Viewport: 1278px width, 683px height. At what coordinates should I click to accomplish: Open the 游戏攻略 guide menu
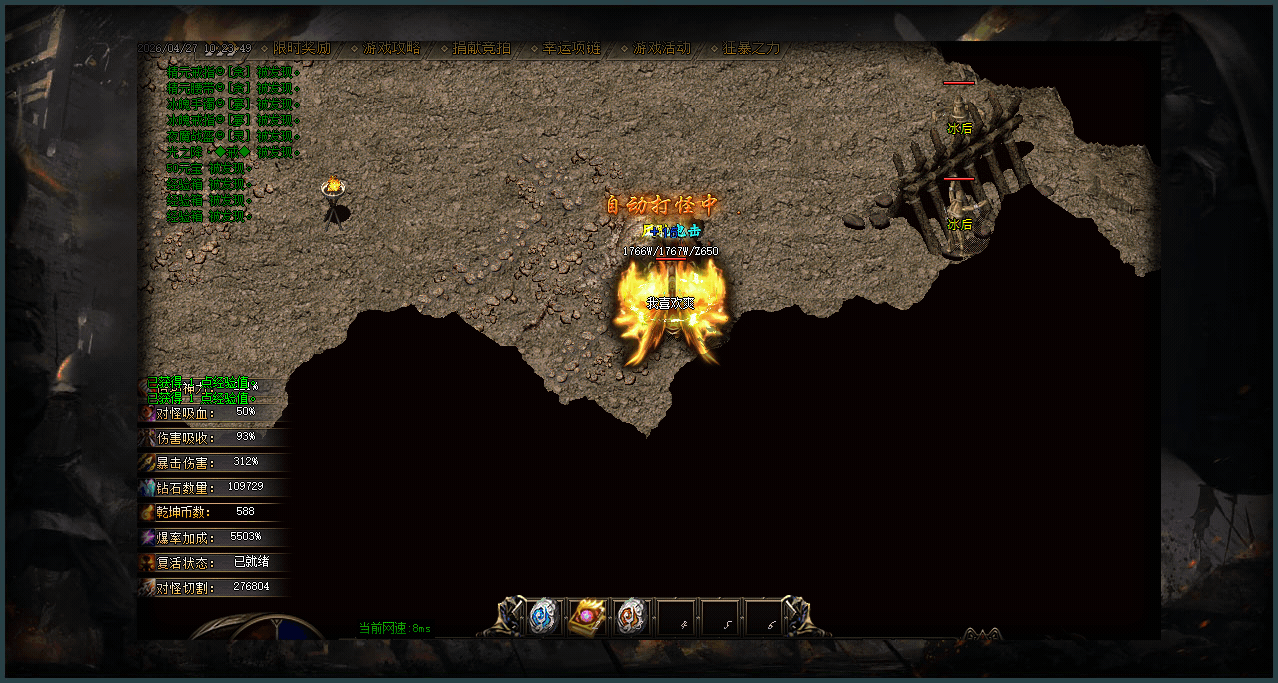(x=391, y=48)
